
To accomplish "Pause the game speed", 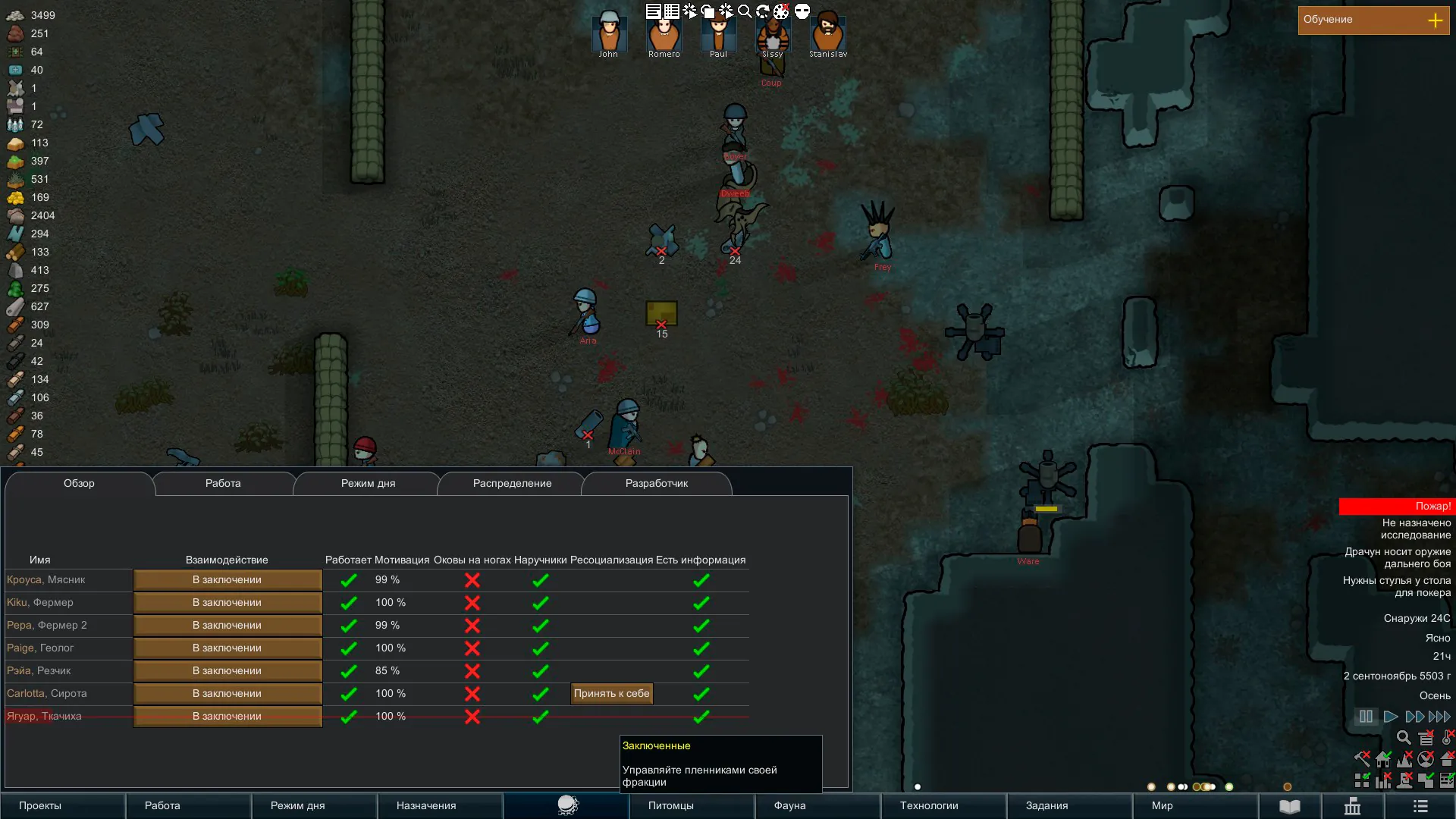I will click(1366, 717).
